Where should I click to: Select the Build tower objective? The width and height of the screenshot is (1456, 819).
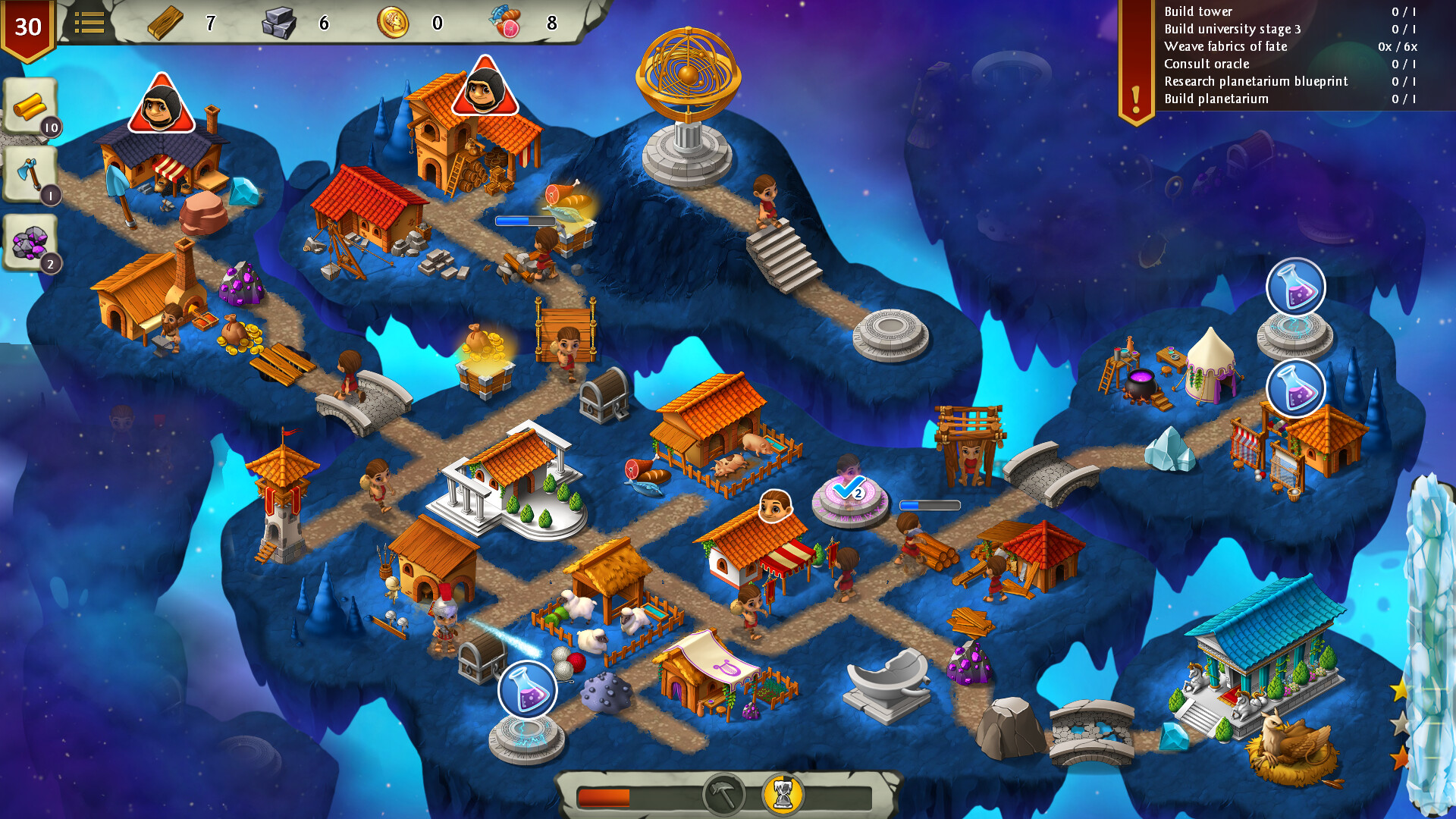[x=1196, y=11]
